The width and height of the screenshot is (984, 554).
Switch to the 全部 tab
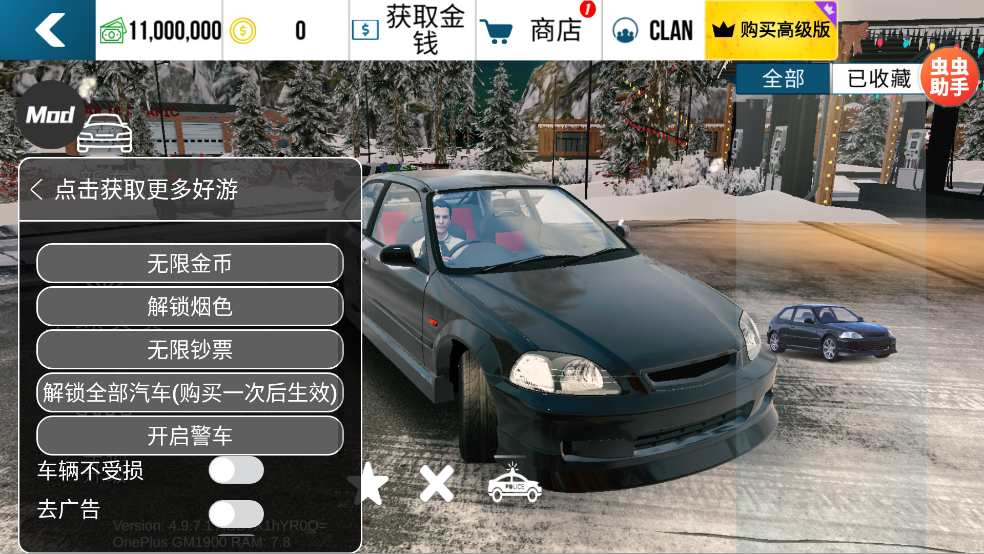(x=783, y=79)
